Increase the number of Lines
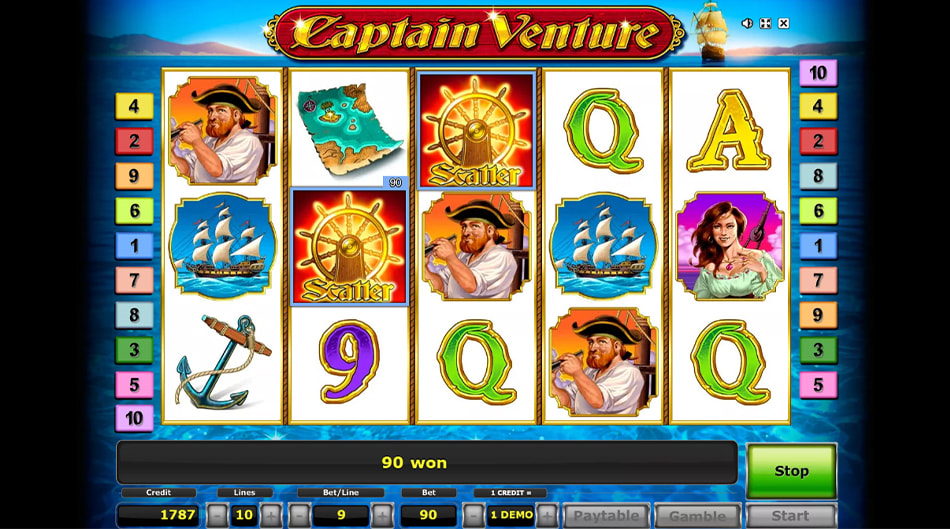This screenshot has height=529, width=950. click(x=271, y=516)
